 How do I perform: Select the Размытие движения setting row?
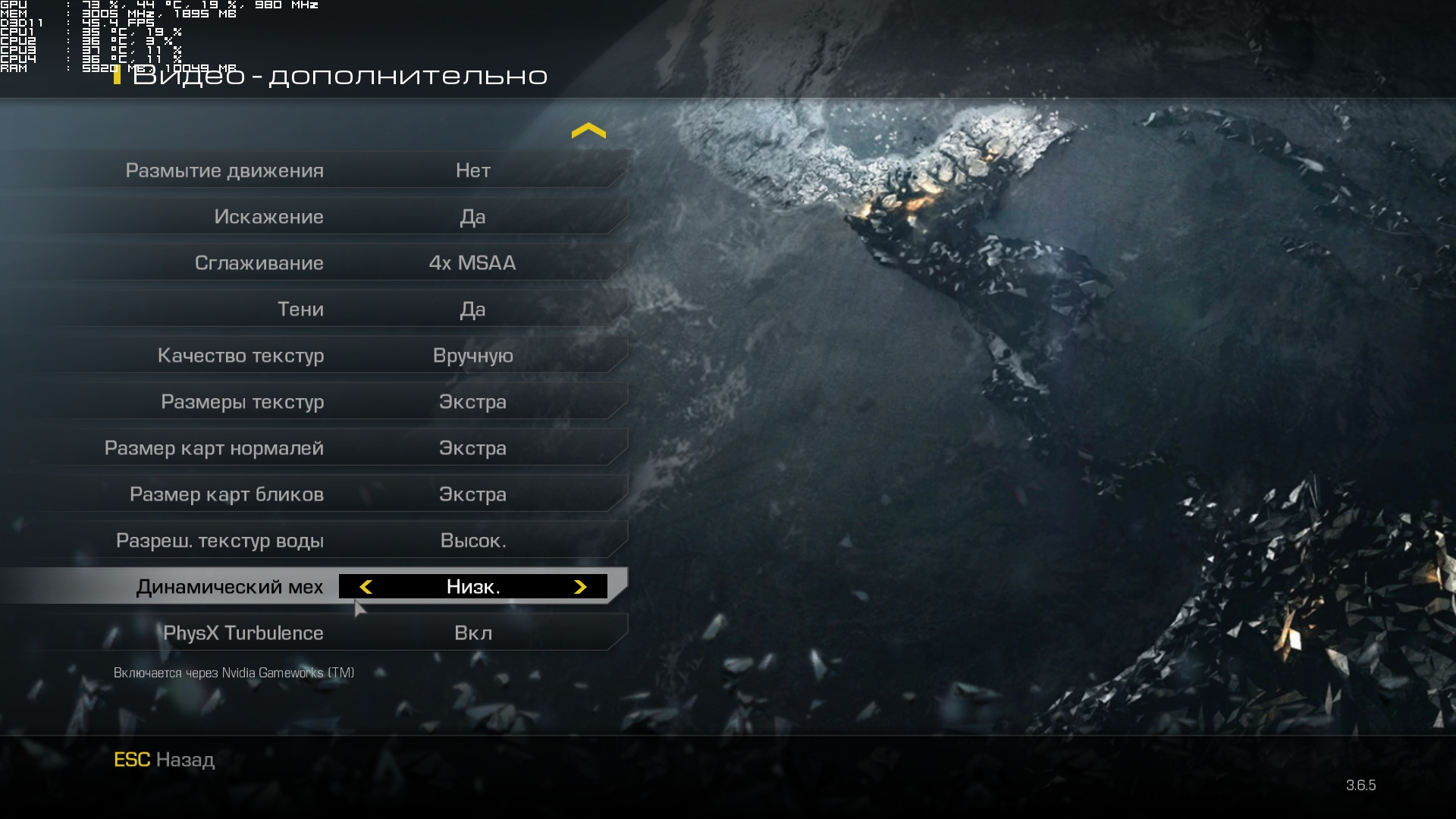click(315, 171)
